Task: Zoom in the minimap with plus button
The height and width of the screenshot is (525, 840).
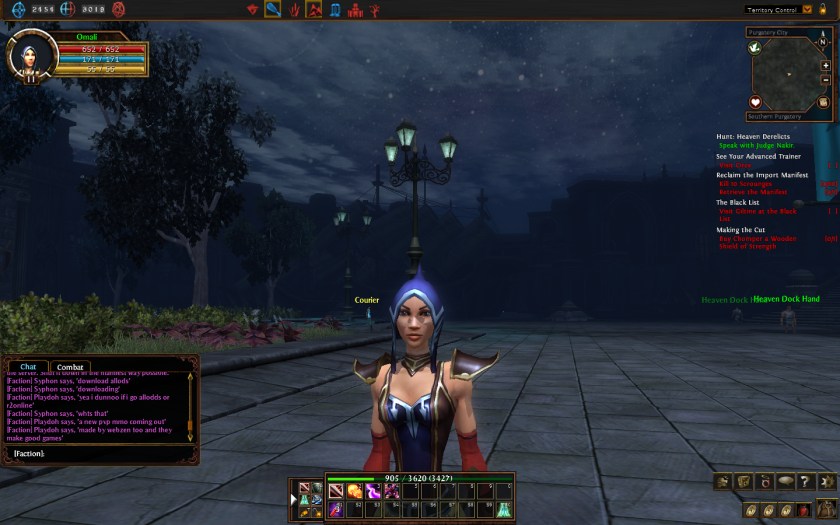Action: [825, 66]
